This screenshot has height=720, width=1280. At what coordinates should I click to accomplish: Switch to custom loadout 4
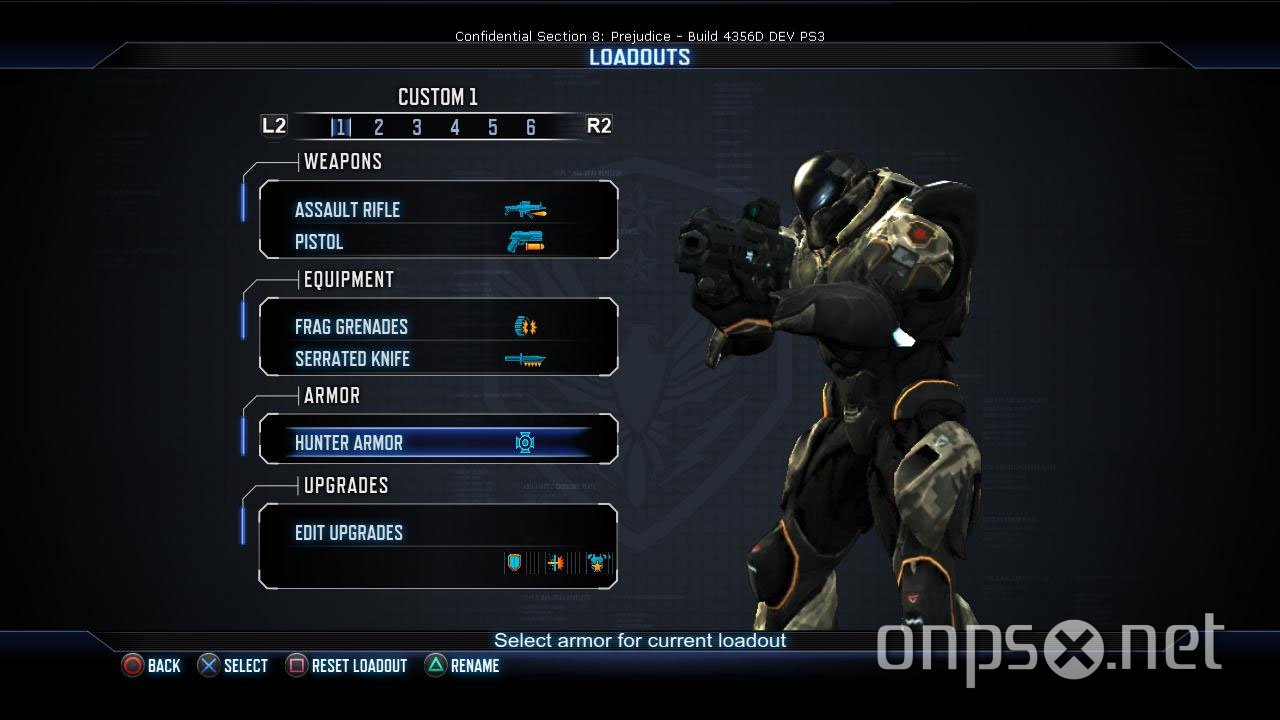point(455,127)
